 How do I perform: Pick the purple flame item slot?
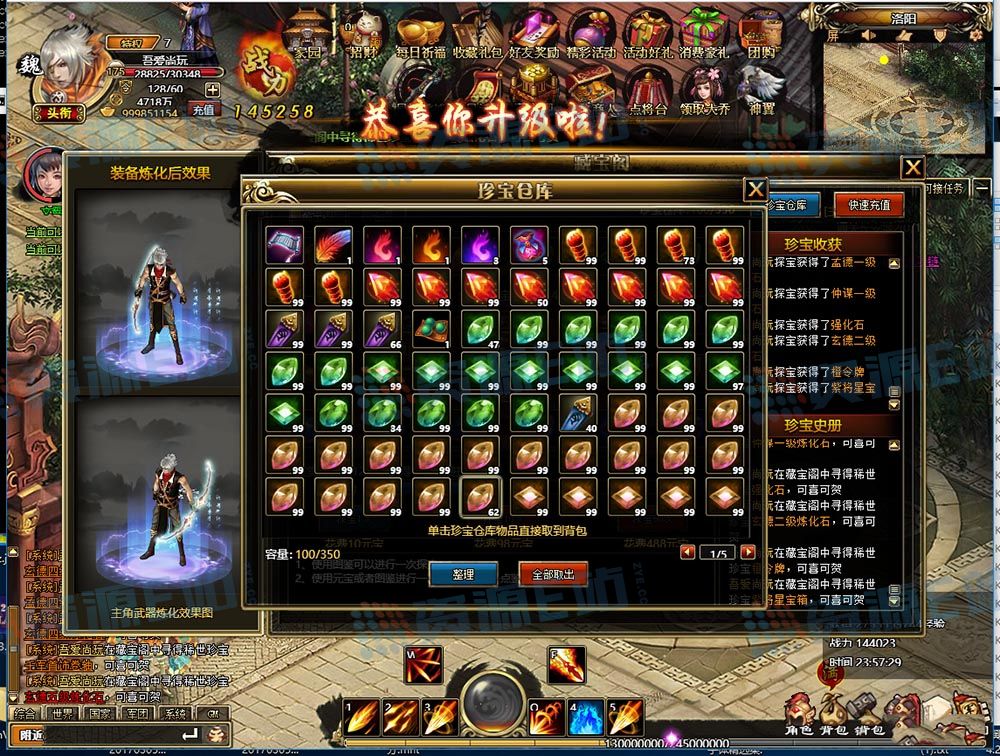tap(478, 245)
